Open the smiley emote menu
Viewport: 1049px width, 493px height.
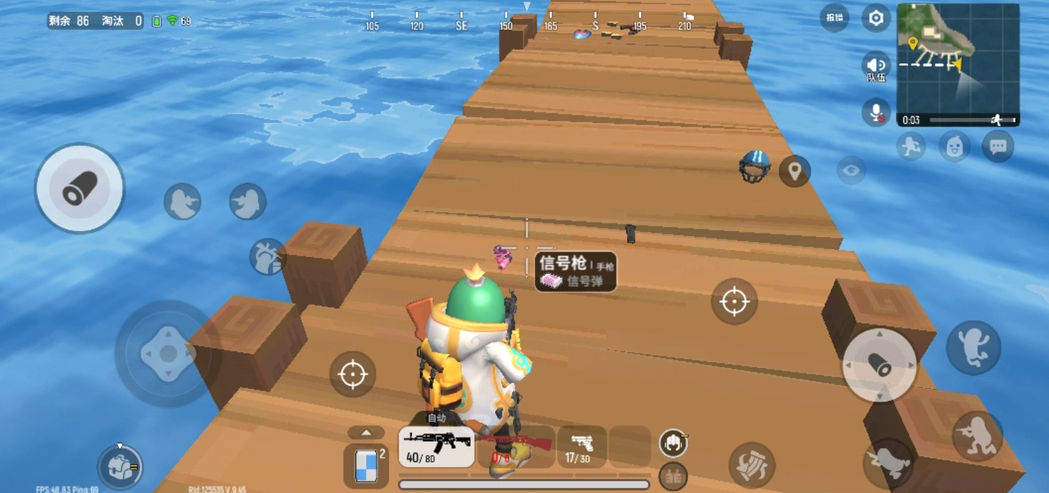pos(954,147)
